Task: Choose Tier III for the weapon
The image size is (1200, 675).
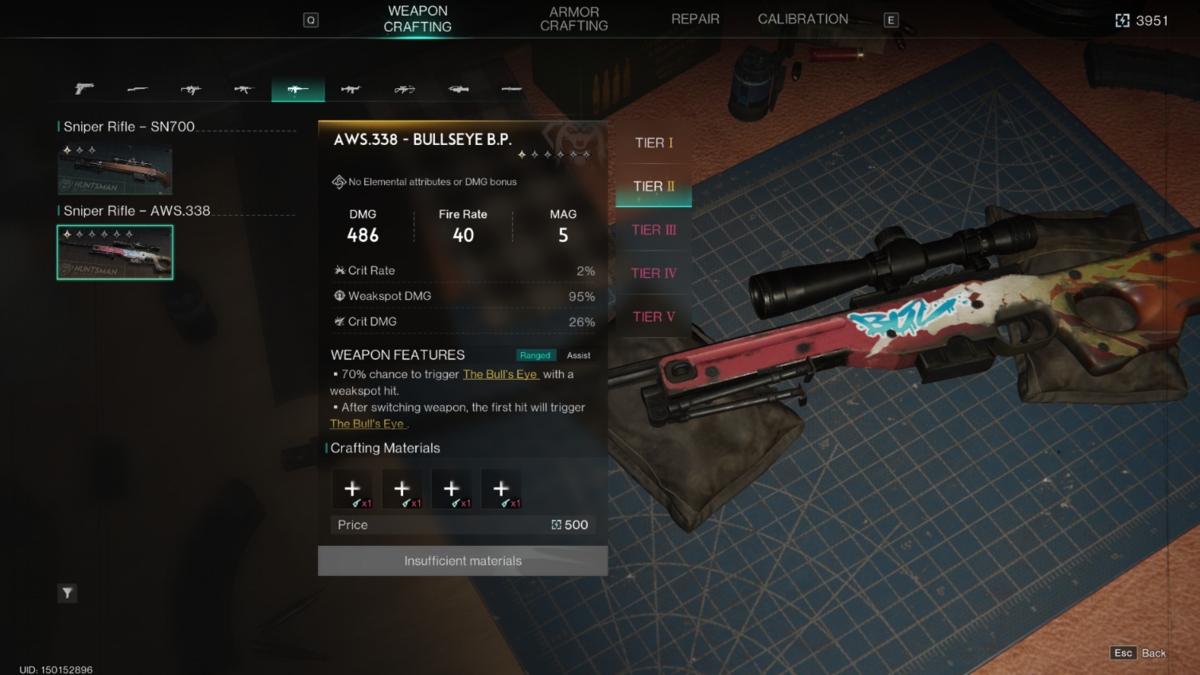Action: (x=654, y=230)
